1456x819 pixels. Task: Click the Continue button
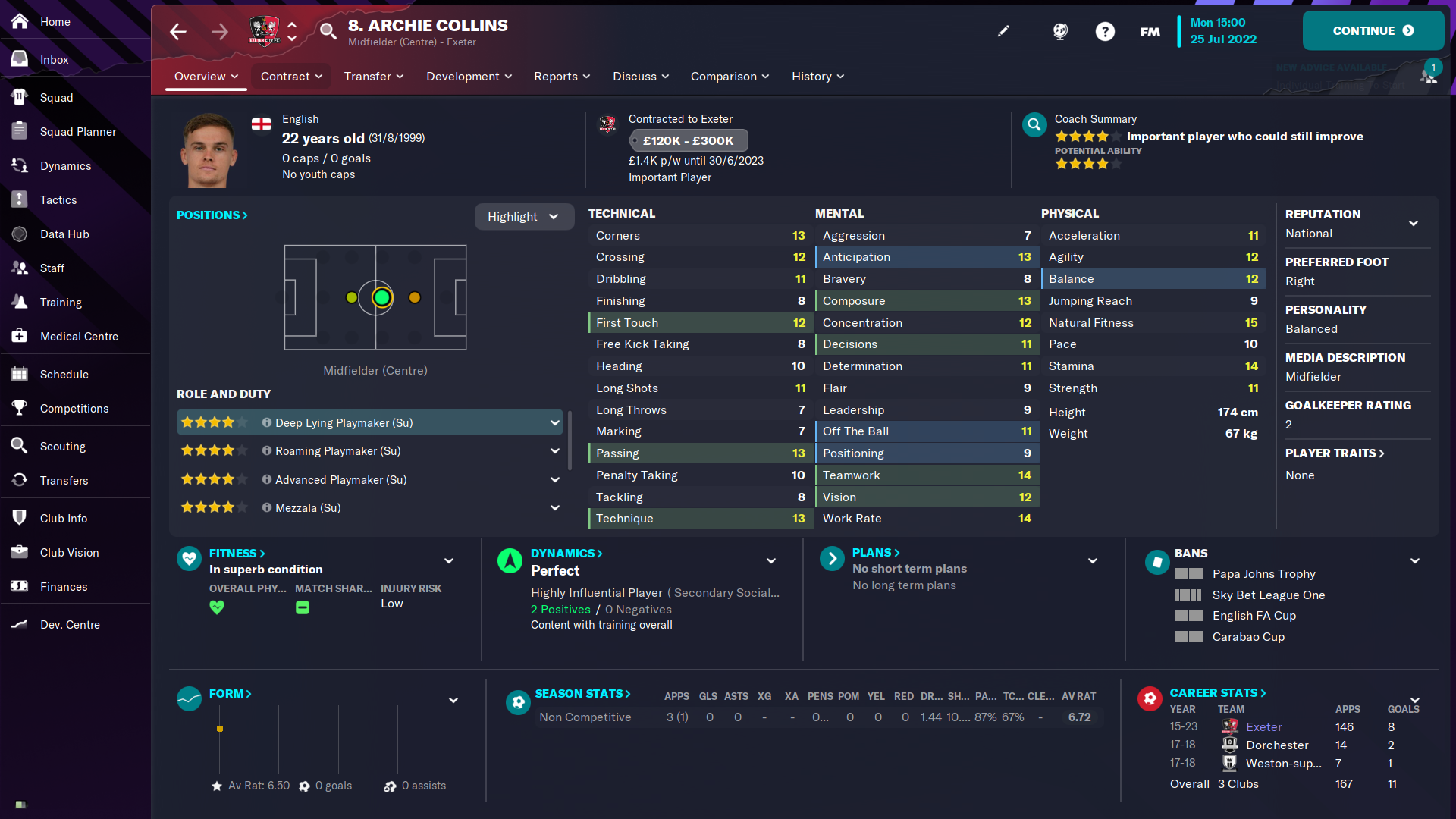1373,31
